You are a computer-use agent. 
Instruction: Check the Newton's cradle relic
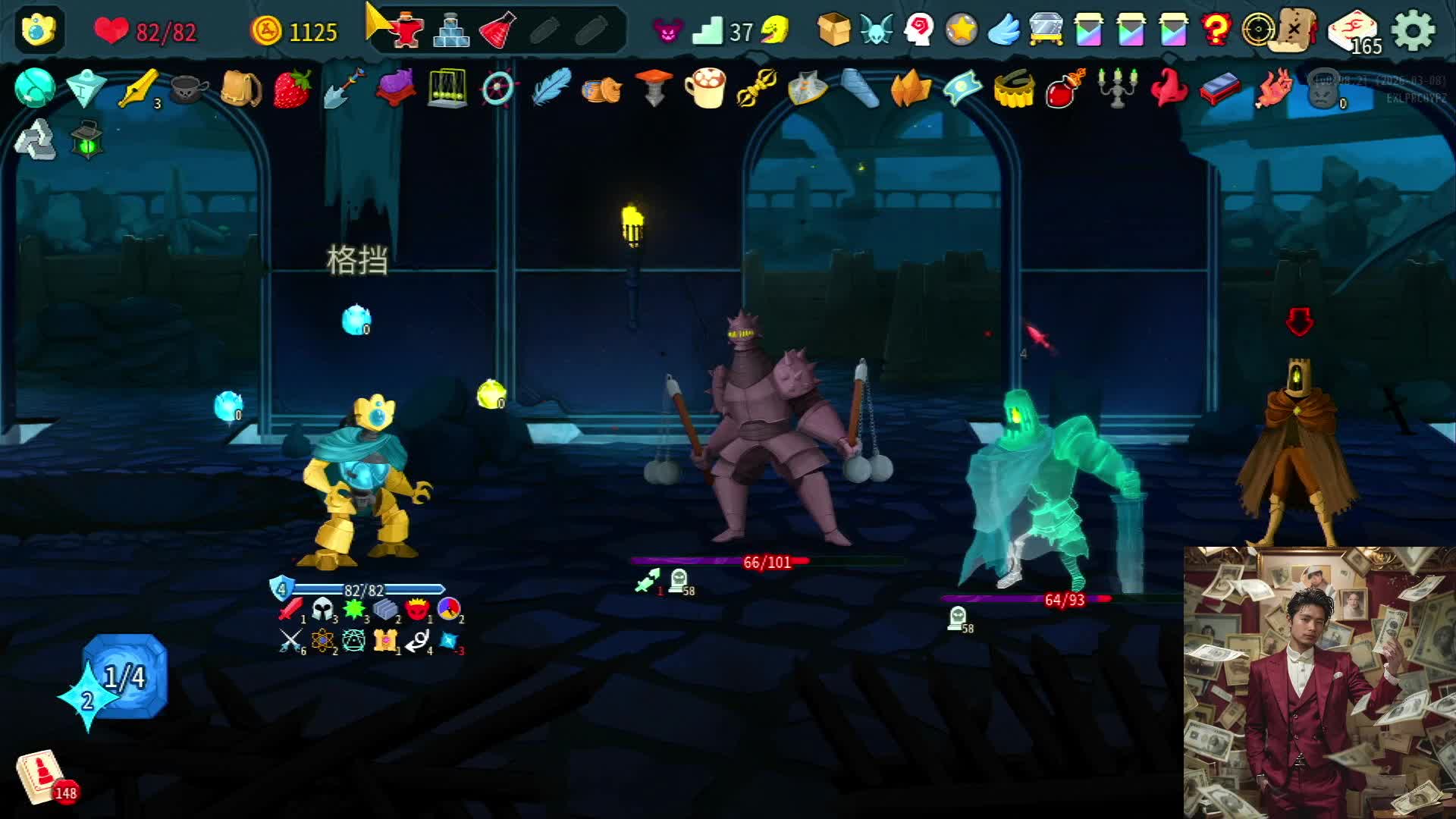click(x=447, y=88)
